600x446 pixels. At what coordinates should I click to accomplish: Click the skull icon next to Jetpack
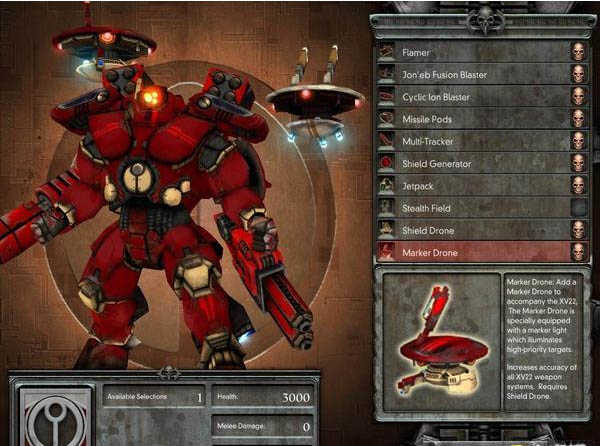click(x=580, y=185)
